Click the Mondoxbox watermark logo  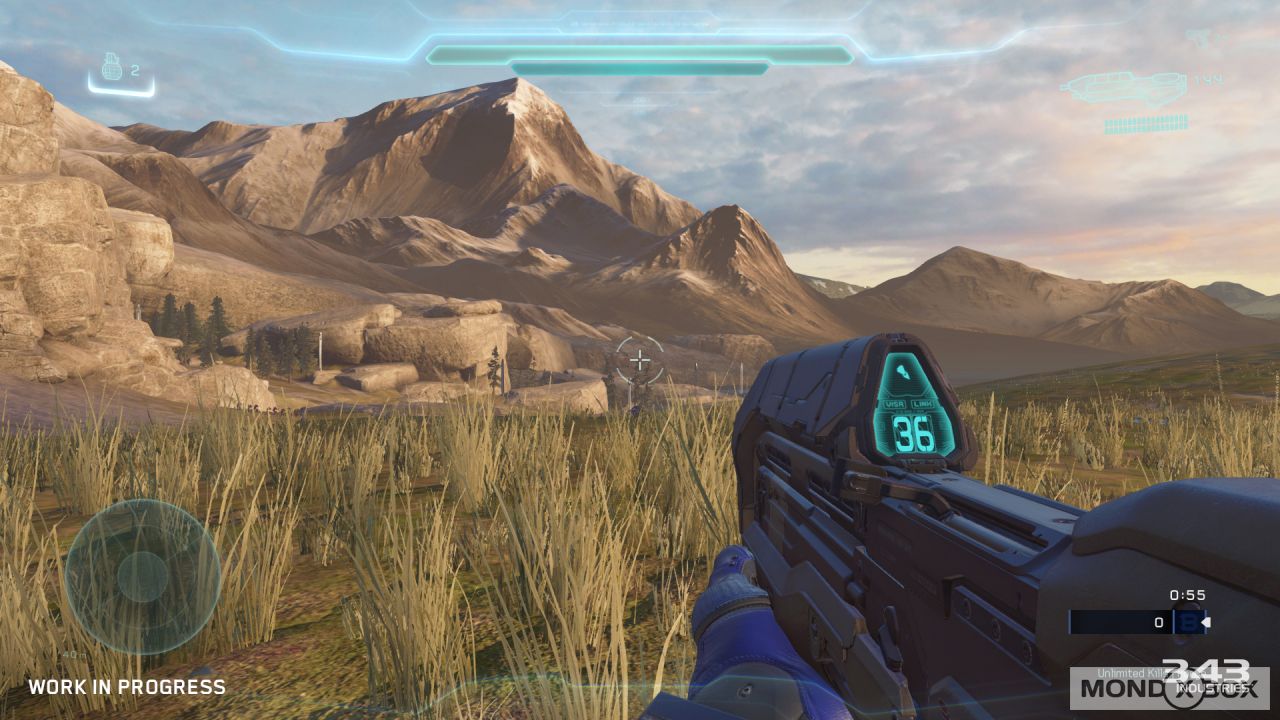pos(1168,688)
